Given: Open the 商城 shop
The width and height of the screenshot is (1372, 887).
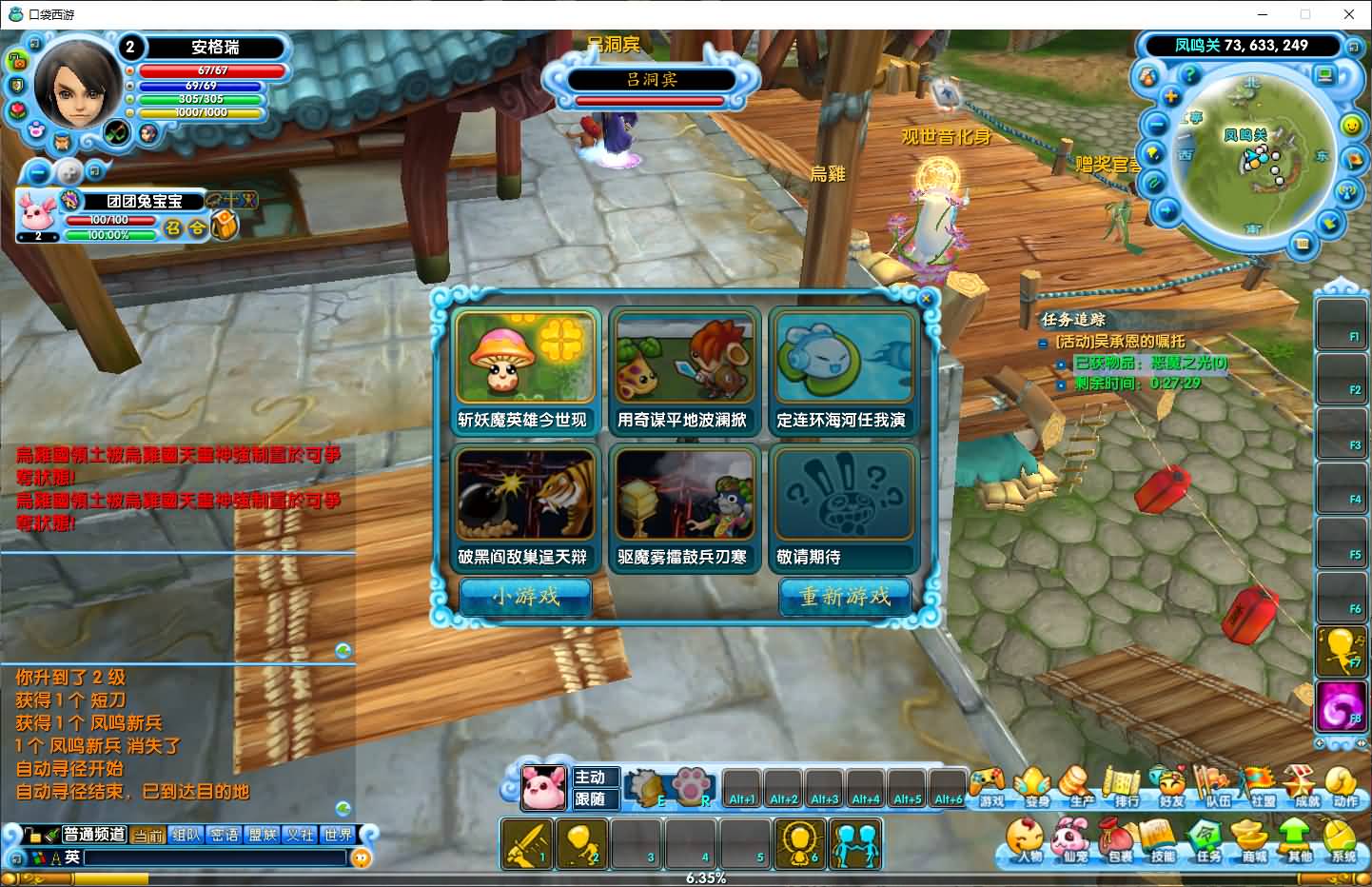Looking at the screenshot, I should tap(1254, 842).
